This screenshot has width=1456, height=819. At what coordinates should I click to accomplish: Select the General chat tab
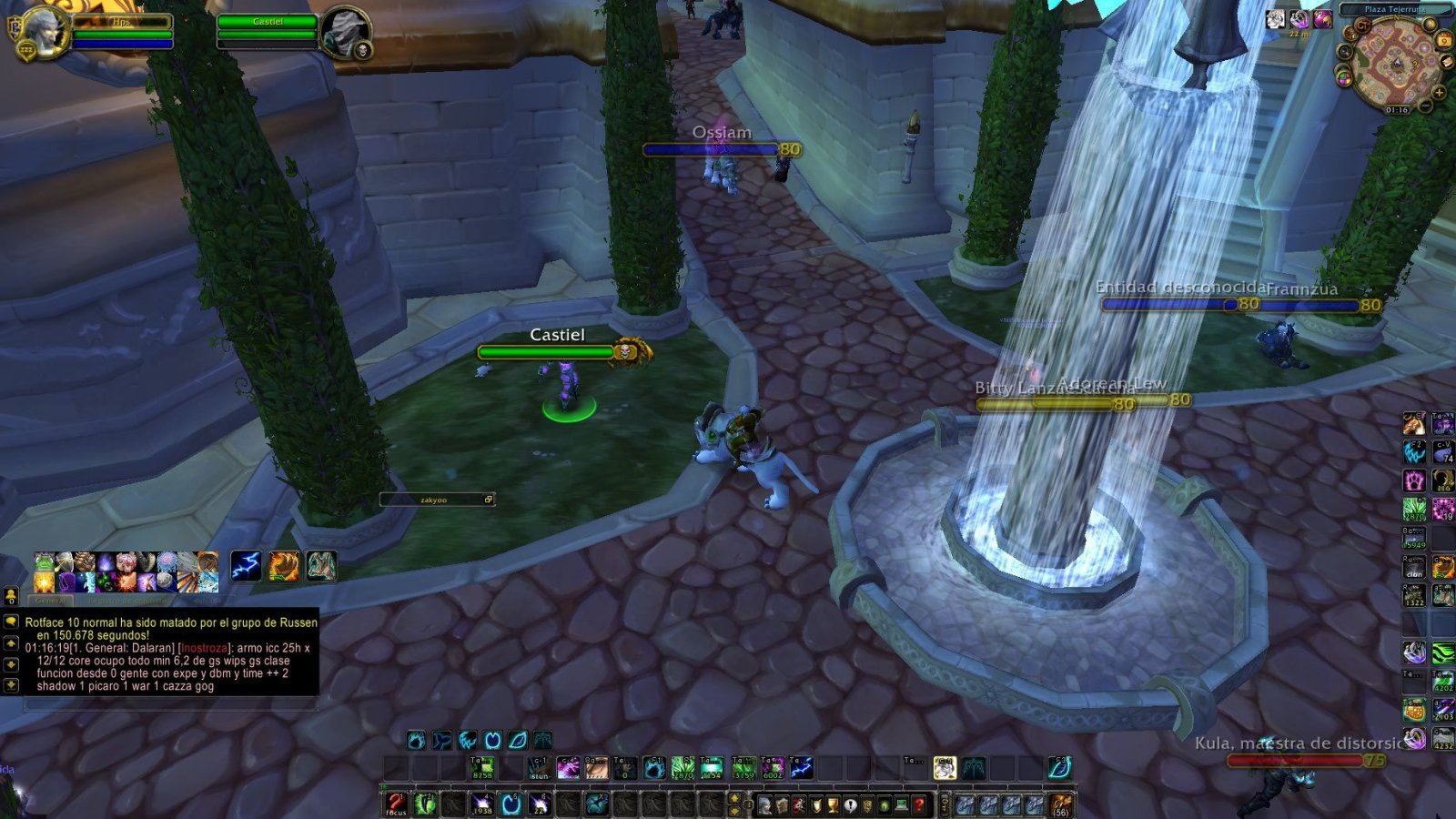(x=51, y=599)
